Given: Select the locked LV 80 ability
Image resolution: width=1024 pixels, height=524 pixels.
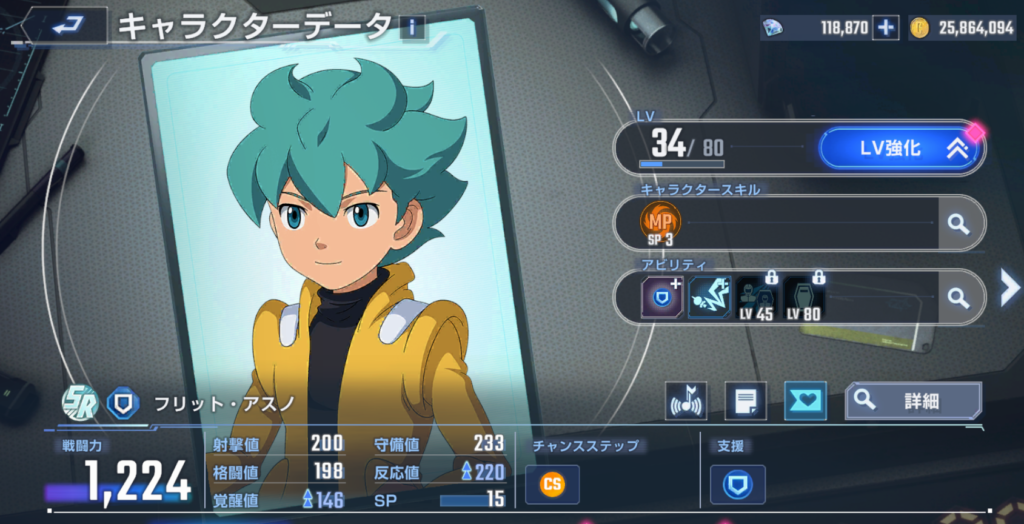Looking at the screenshot, I should pyautogui.click(x=803, y=297).
